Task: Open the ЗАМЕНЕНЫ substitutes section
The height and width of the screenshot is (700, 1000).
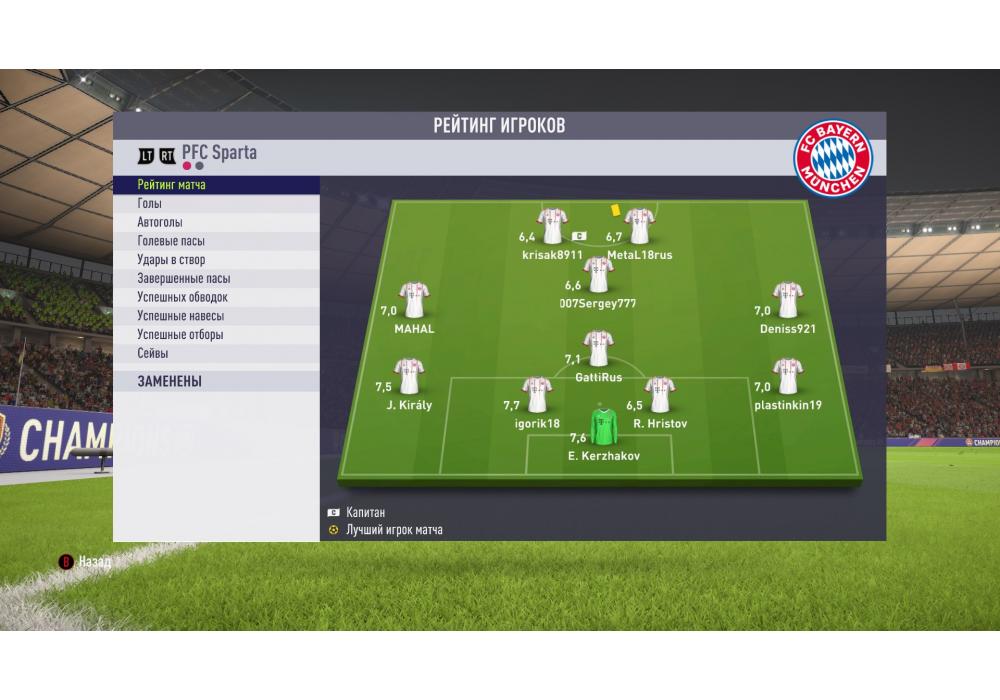Action: (216, 381)
